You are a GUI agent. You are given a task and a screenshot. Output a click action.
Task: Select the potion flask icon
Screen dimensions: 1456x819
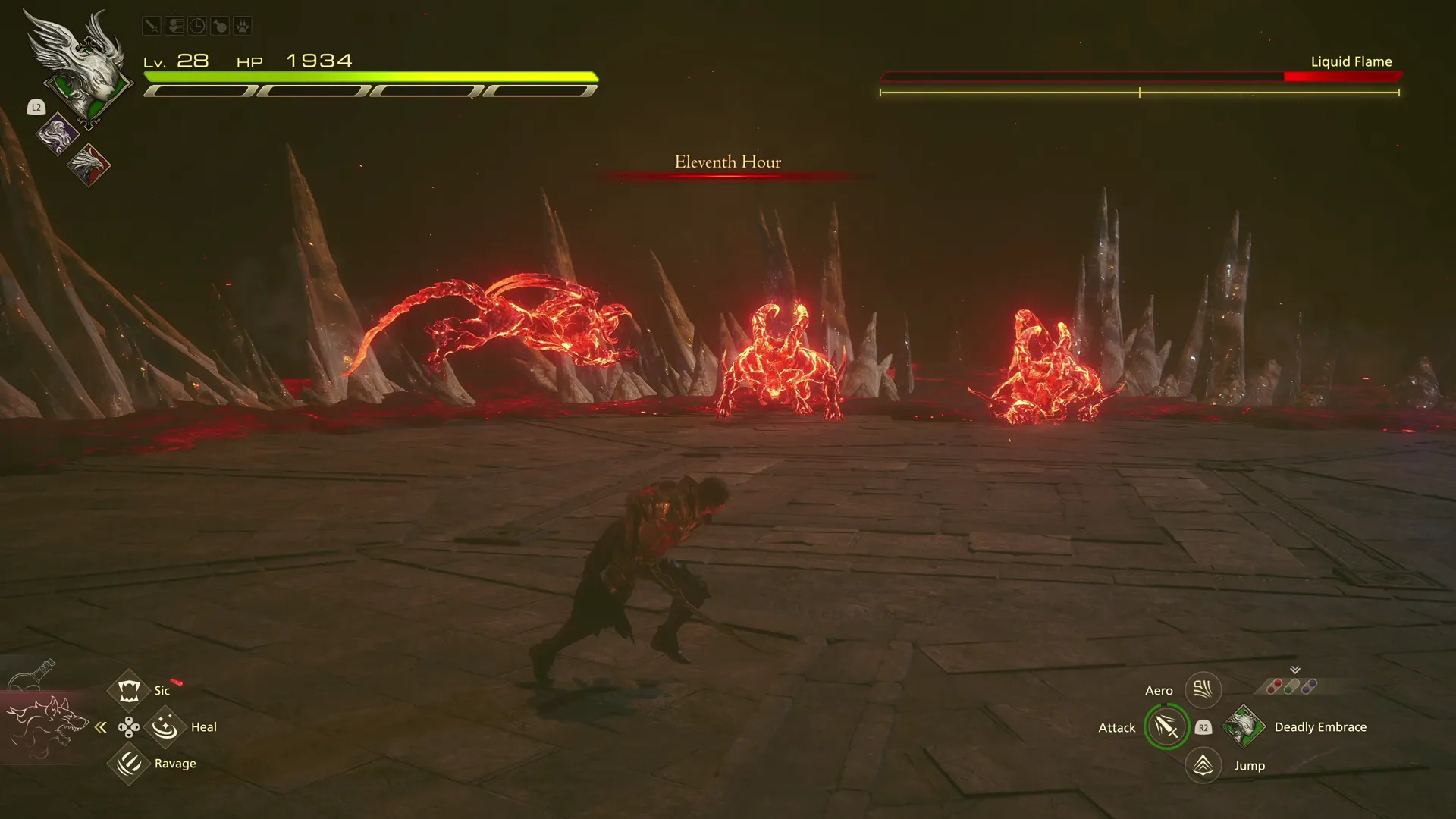click(x=220, y=25)
